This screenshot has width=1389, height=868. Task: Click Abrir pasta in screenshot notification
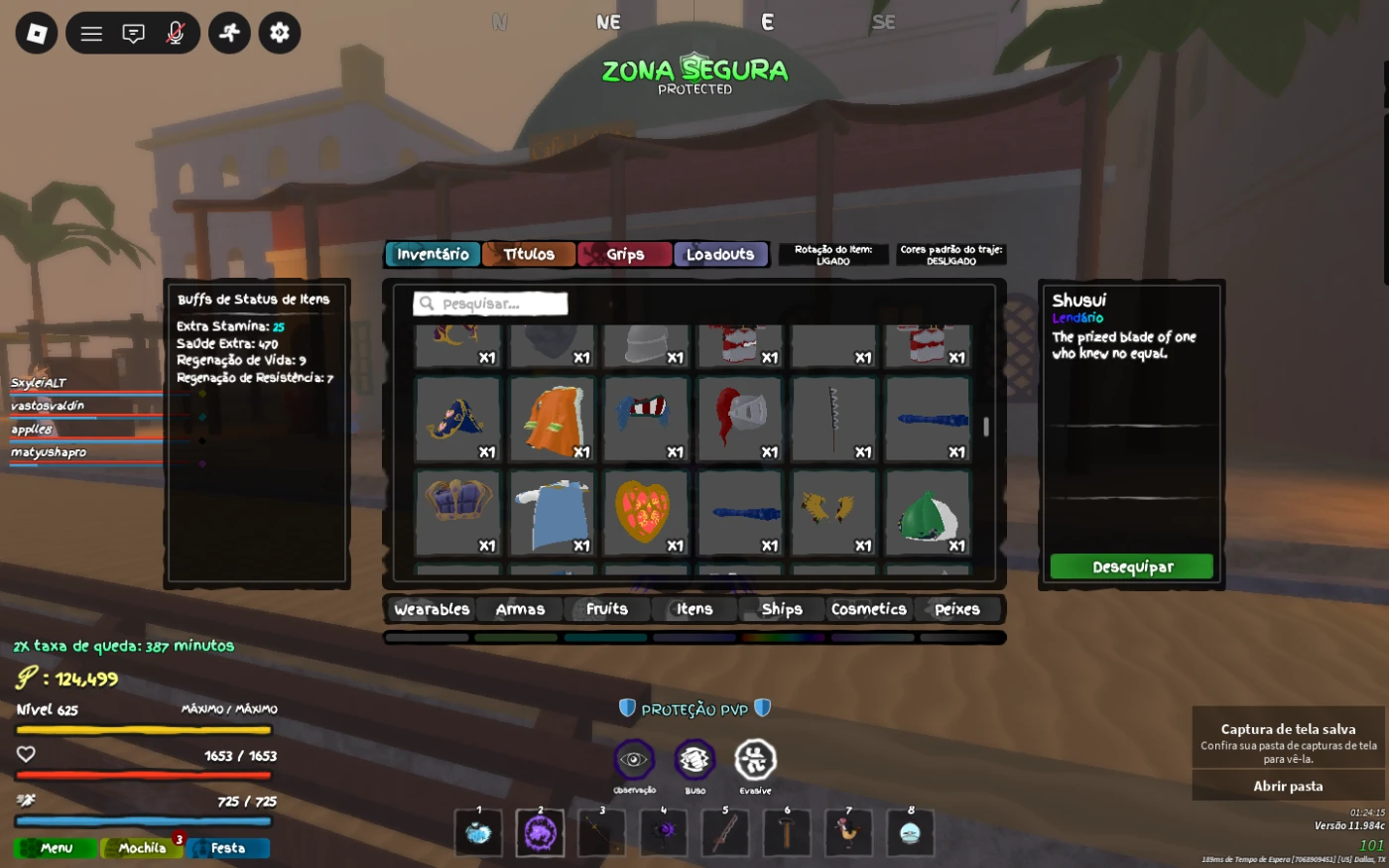pos(1288,786)
